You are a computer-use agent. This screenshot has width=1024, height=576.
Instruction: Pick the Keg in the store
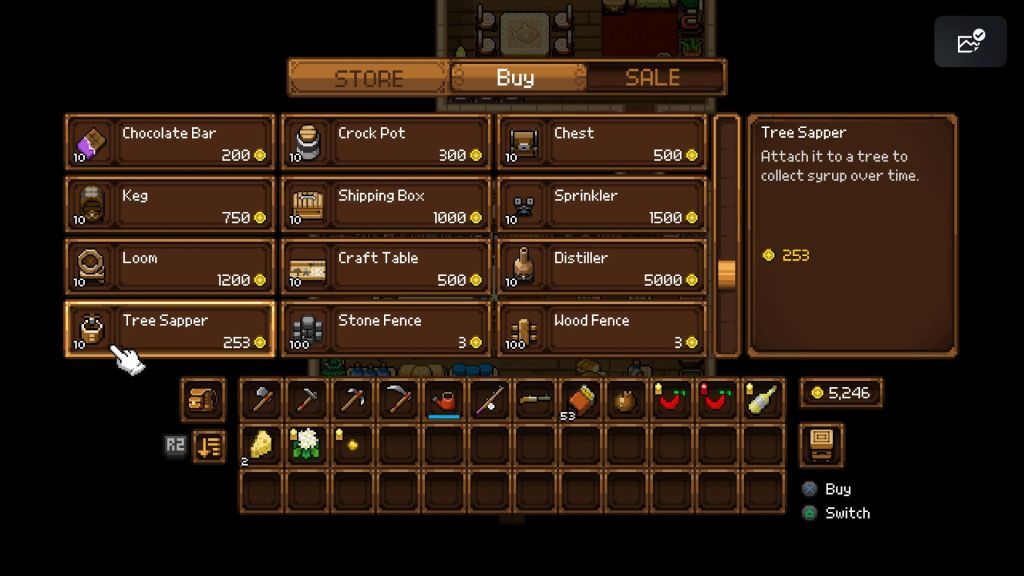(x=170, y=205)
